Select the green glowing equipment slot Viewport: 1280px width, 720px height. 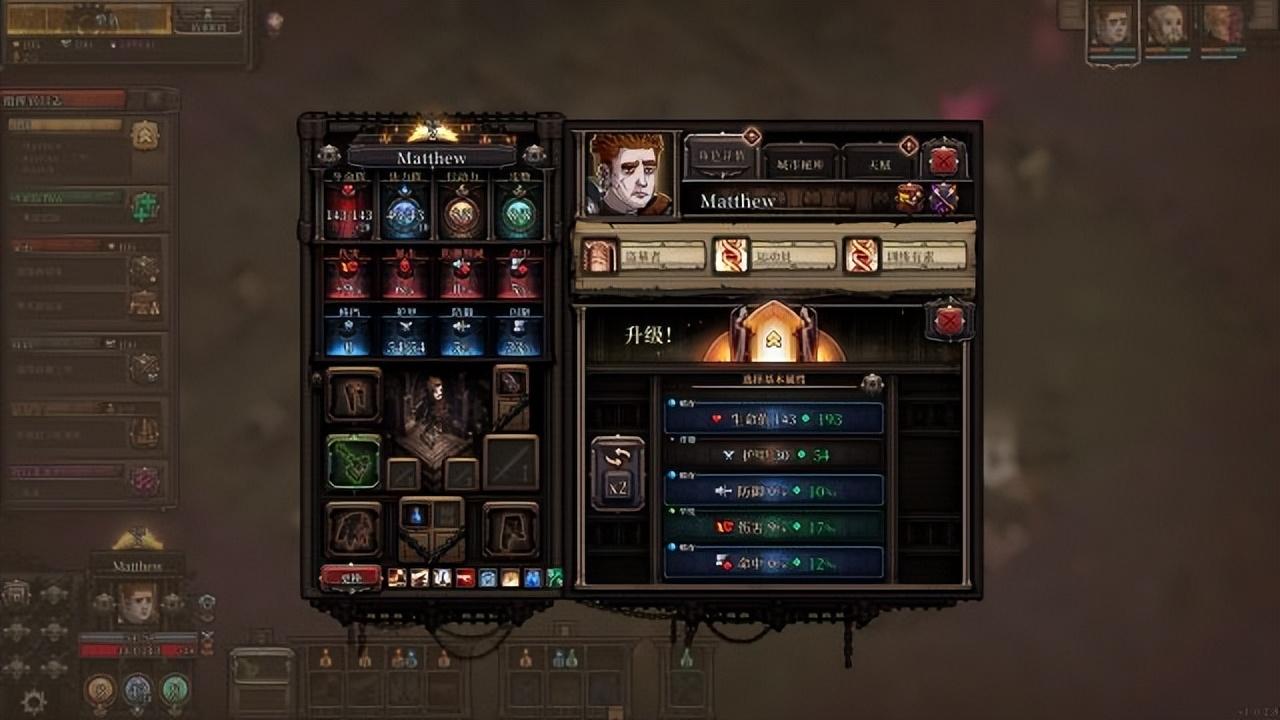[x=353, y=462]
